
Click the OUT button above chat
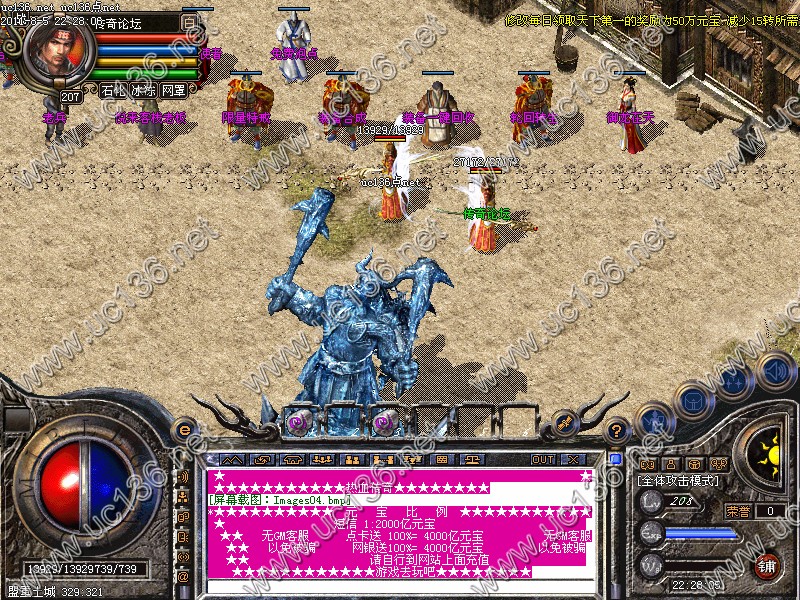tap(542, 459)
